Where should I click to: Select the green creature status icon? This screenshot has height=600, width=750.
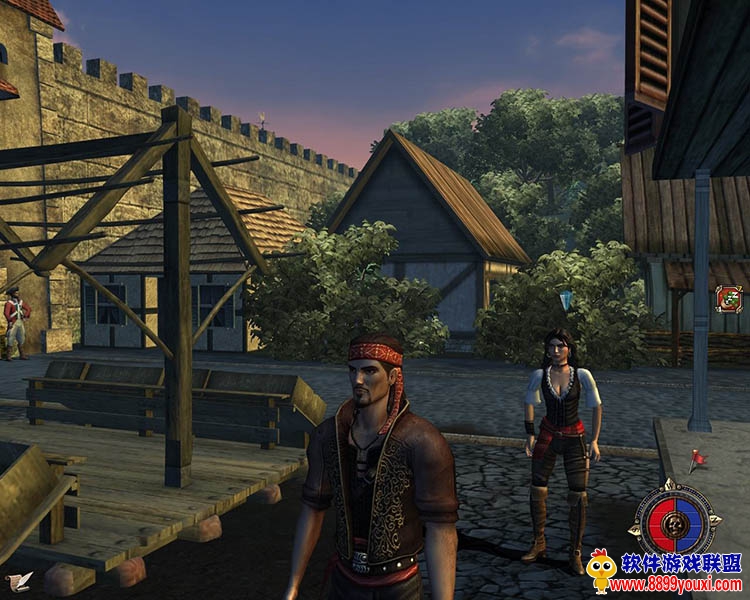[728, 298]
